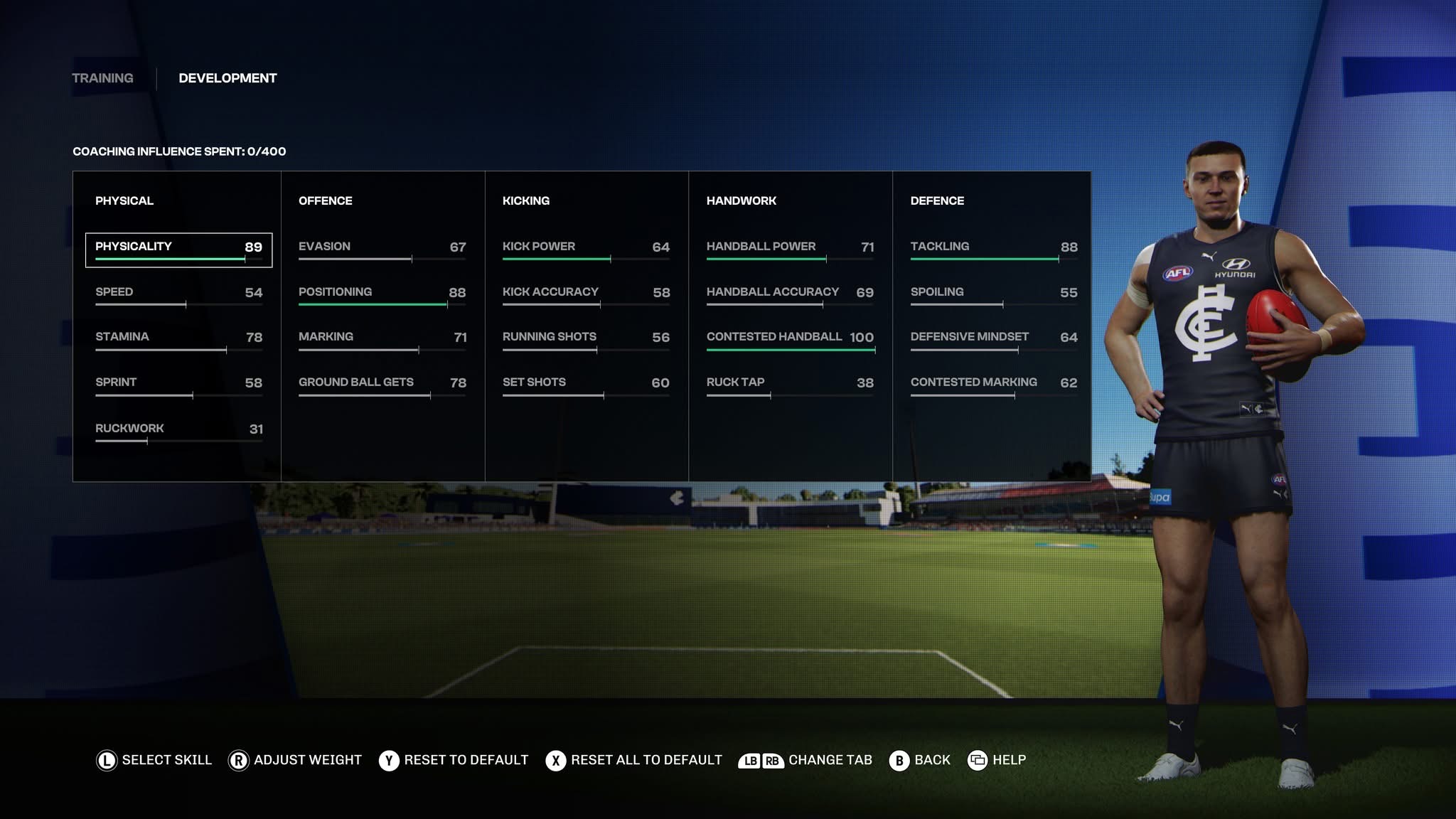Open the Development tab
The image size is (1456, 819).
click(x=227, y=78)
